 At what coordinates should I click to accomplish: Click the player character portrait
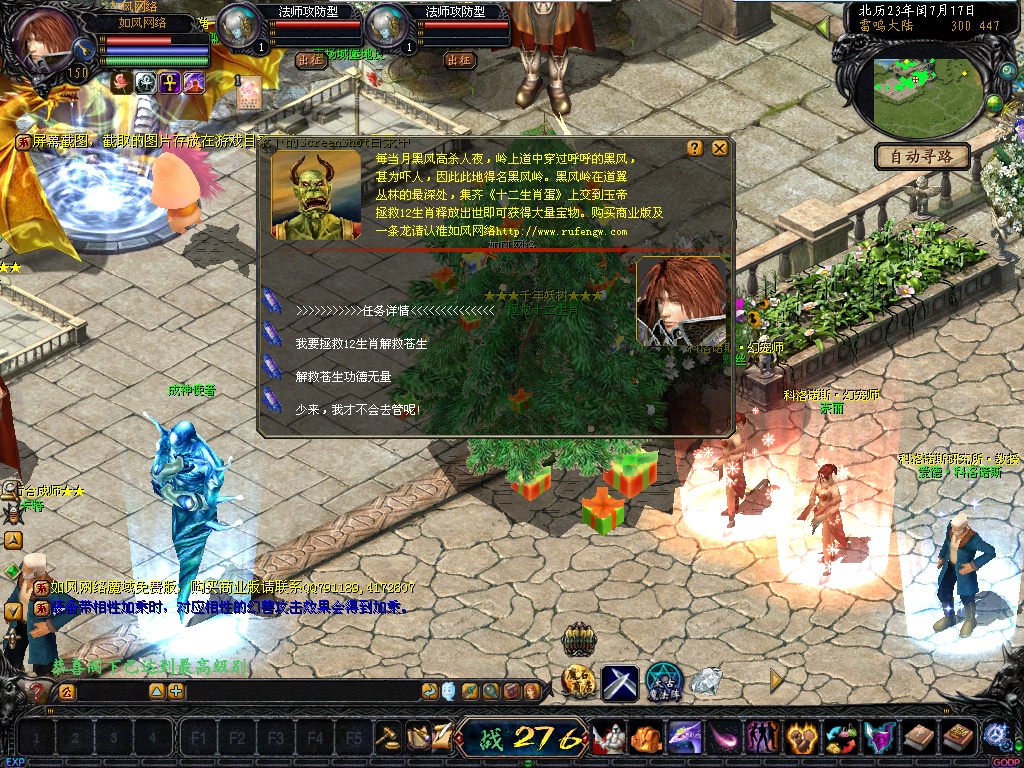[47, 40]
